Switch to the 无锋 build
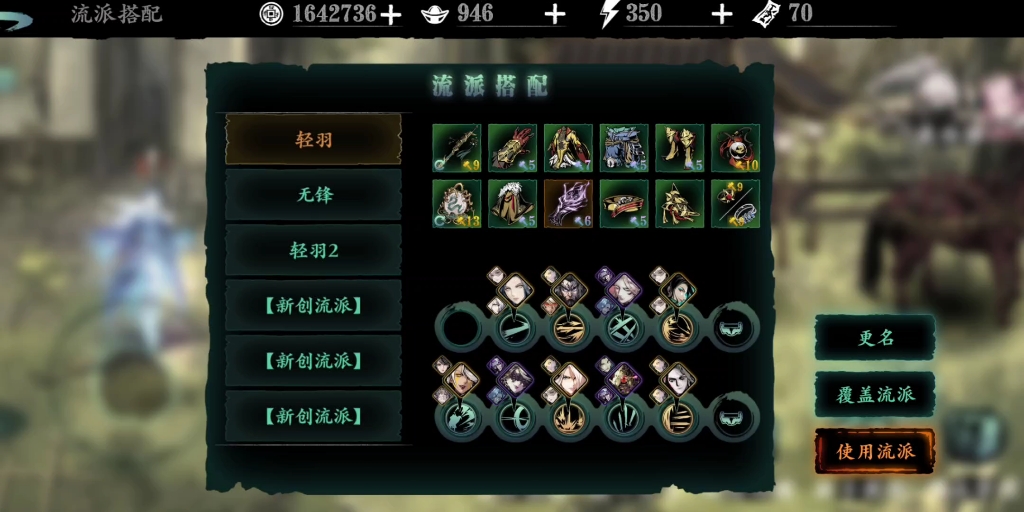 [313, 195]
